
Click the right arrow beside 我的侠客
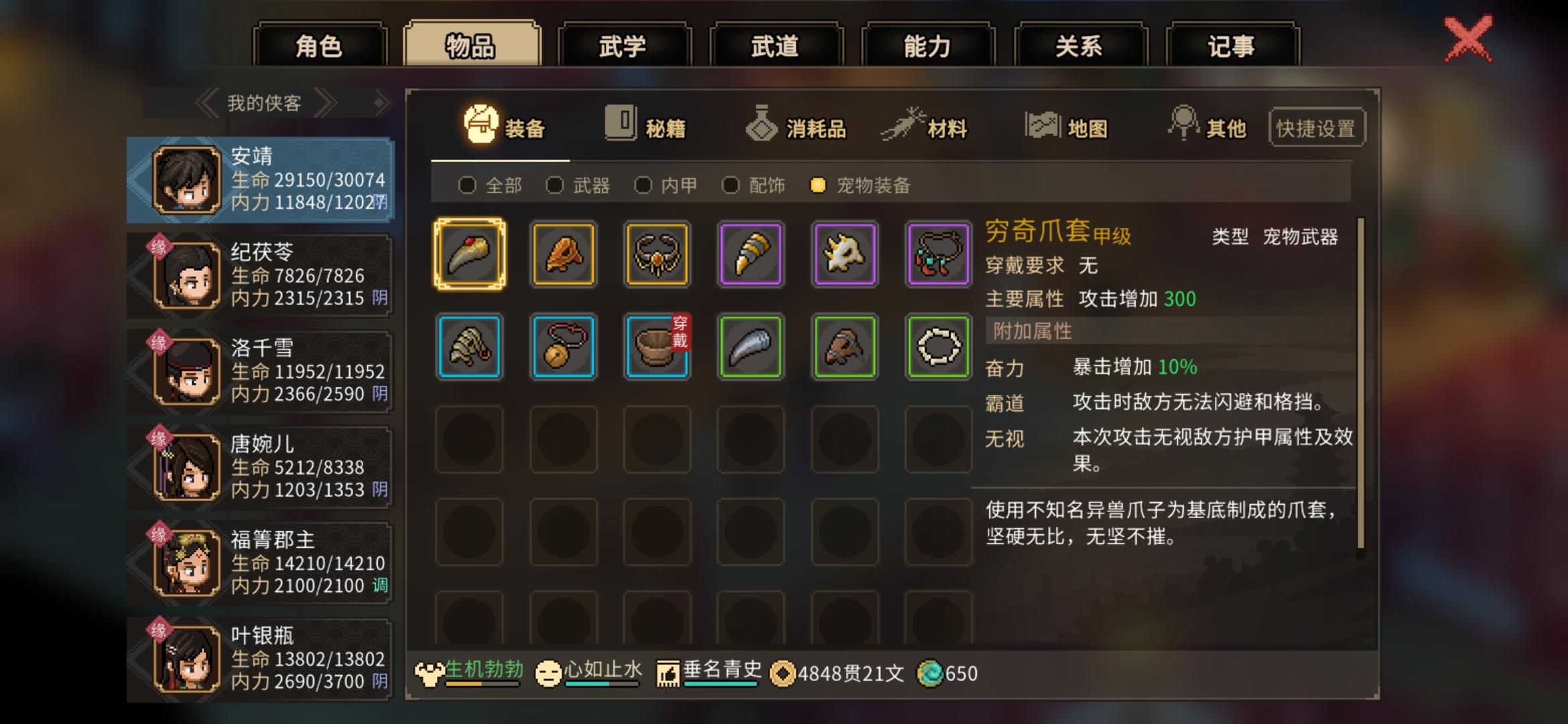click(325, 103)
